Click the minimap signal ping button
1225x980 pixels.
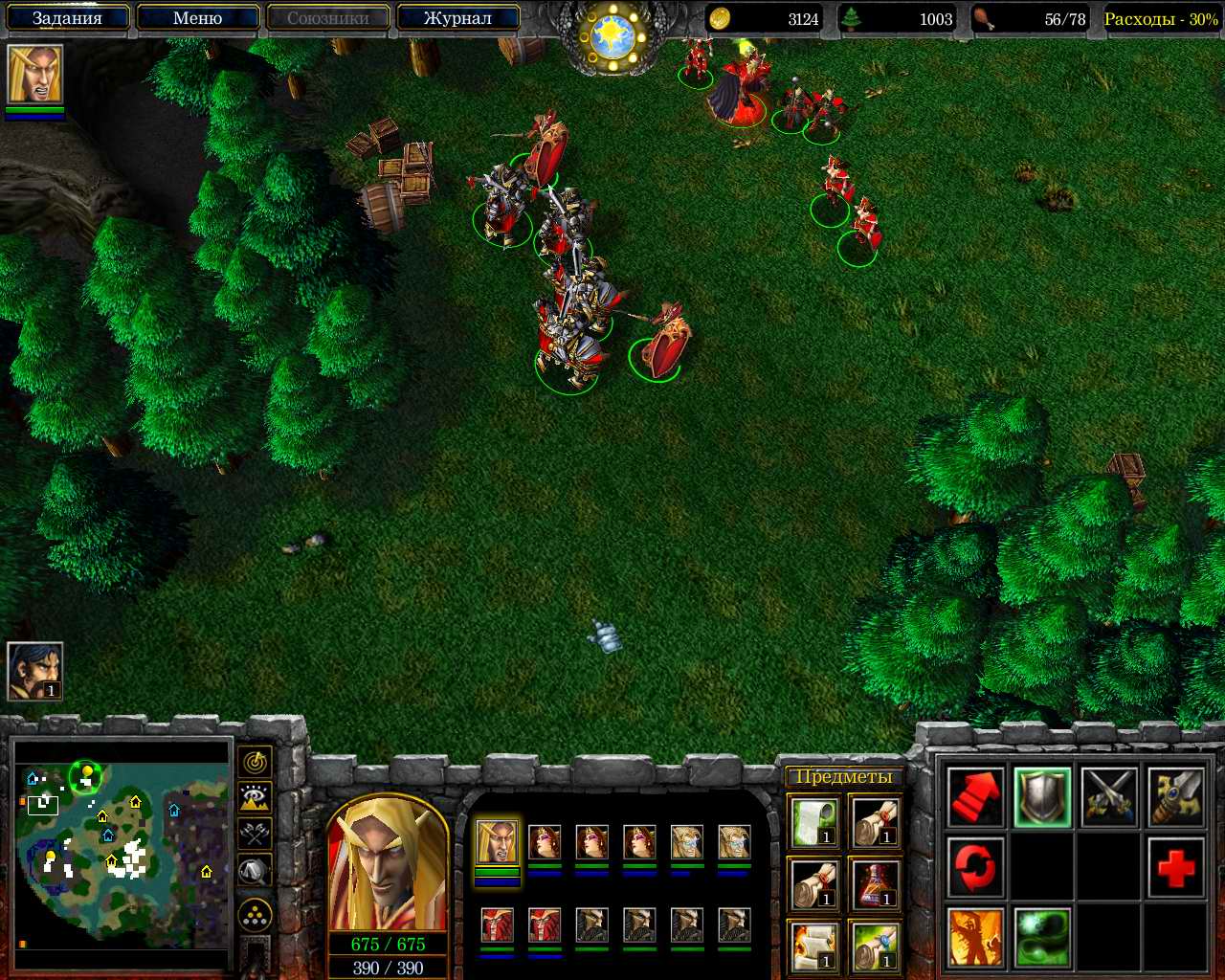point(255,762)
